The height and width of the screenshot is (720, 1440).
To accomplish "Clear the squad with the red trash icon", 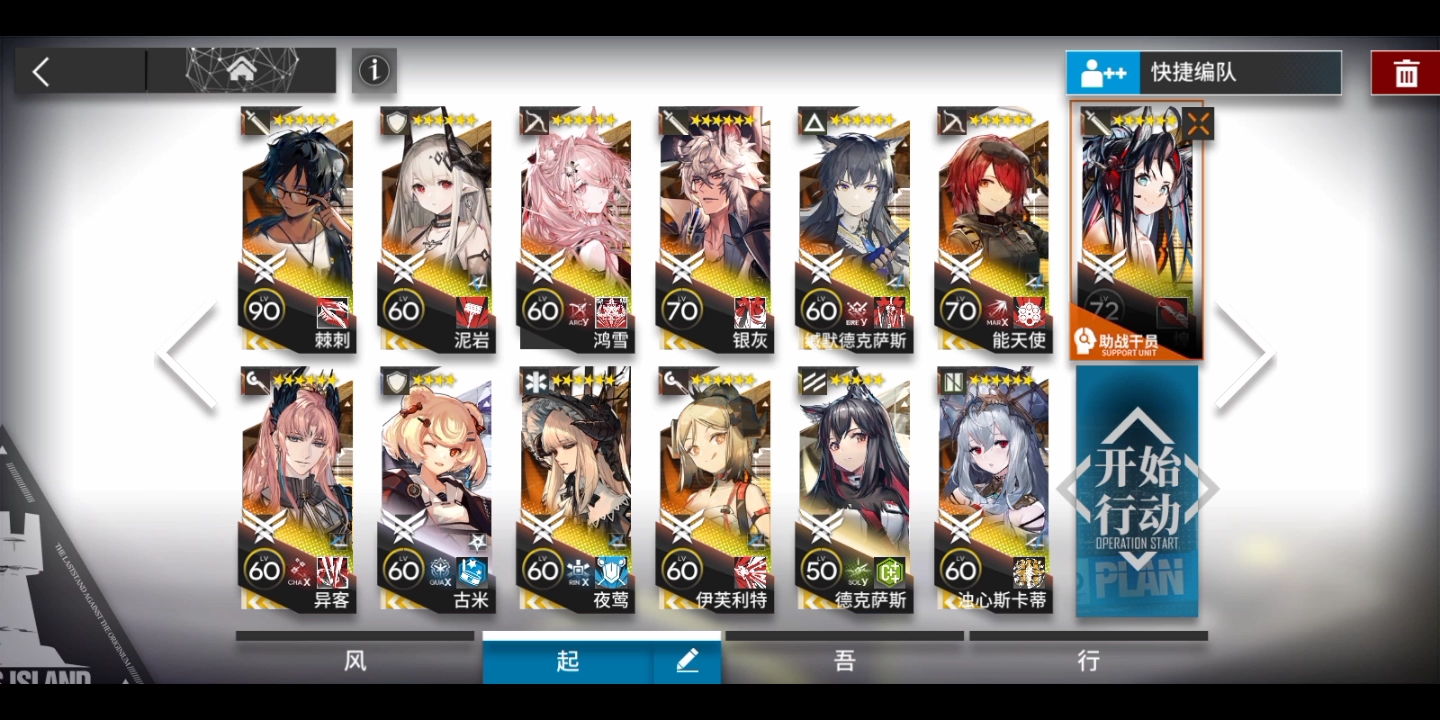I will point(1406,71).
